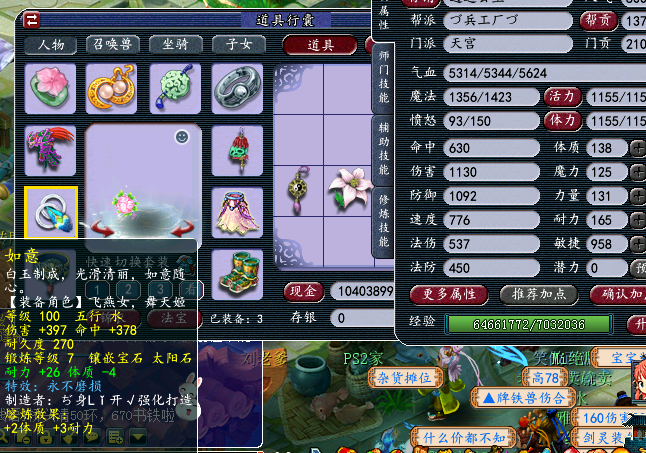Click the pink dress armor slot

click(237, 211)
